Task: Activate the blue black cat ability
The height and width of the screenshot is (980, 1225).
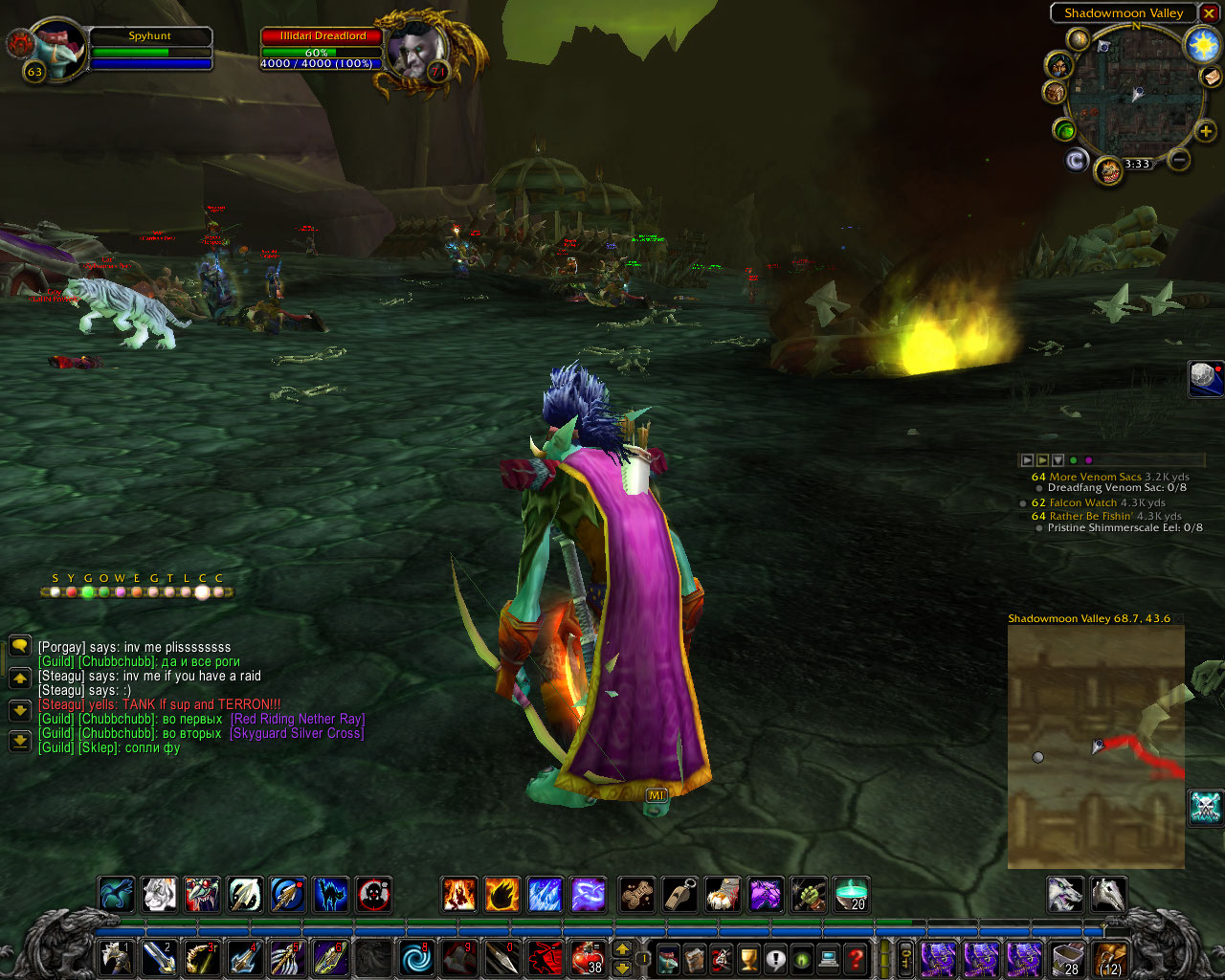Action: tap(331, 894)
